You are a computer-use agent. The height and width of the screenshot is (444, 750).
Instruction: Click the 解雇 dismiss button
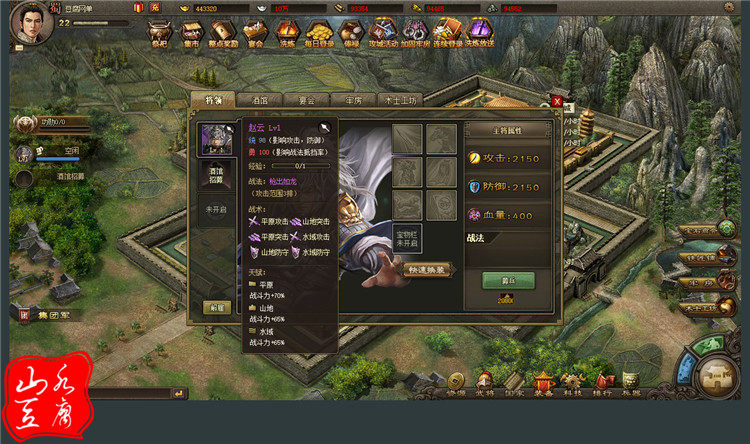214,307
